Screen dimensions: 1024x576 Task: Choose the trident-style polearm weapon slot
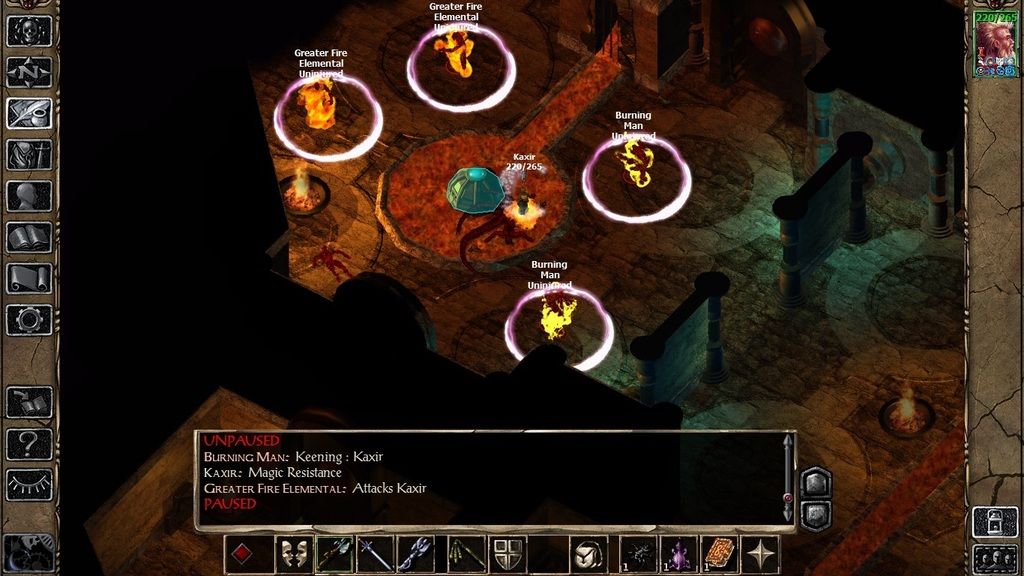[416, 554]
